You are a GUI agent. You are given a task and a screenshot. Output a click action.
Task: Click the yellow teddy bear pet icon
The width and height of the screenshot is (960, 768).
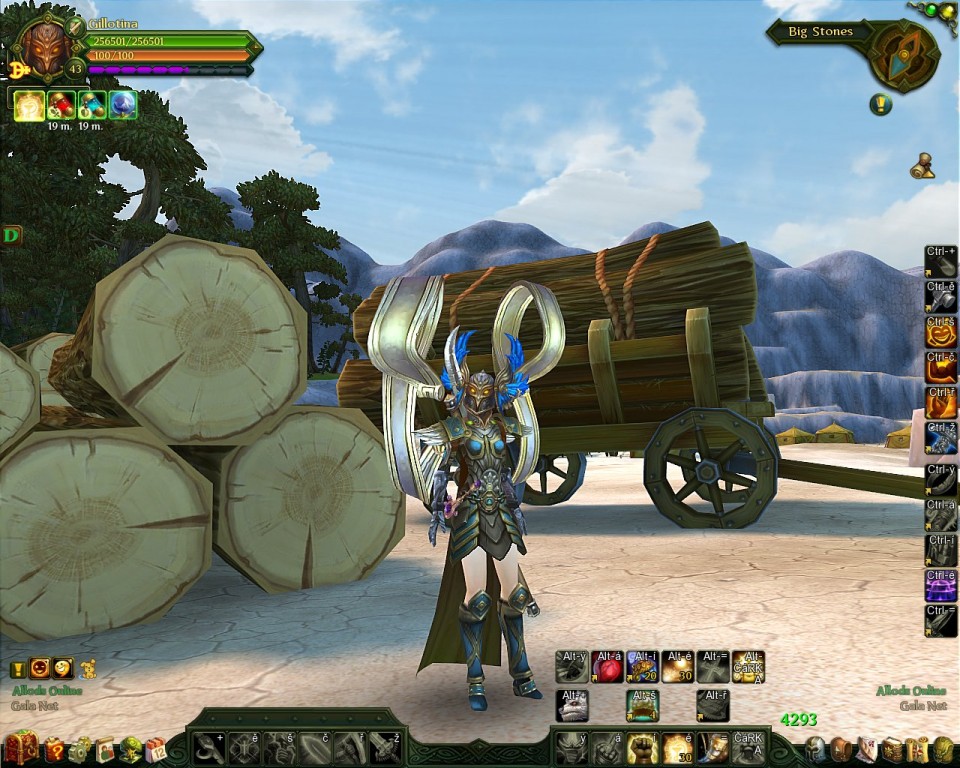coord(88,668)
